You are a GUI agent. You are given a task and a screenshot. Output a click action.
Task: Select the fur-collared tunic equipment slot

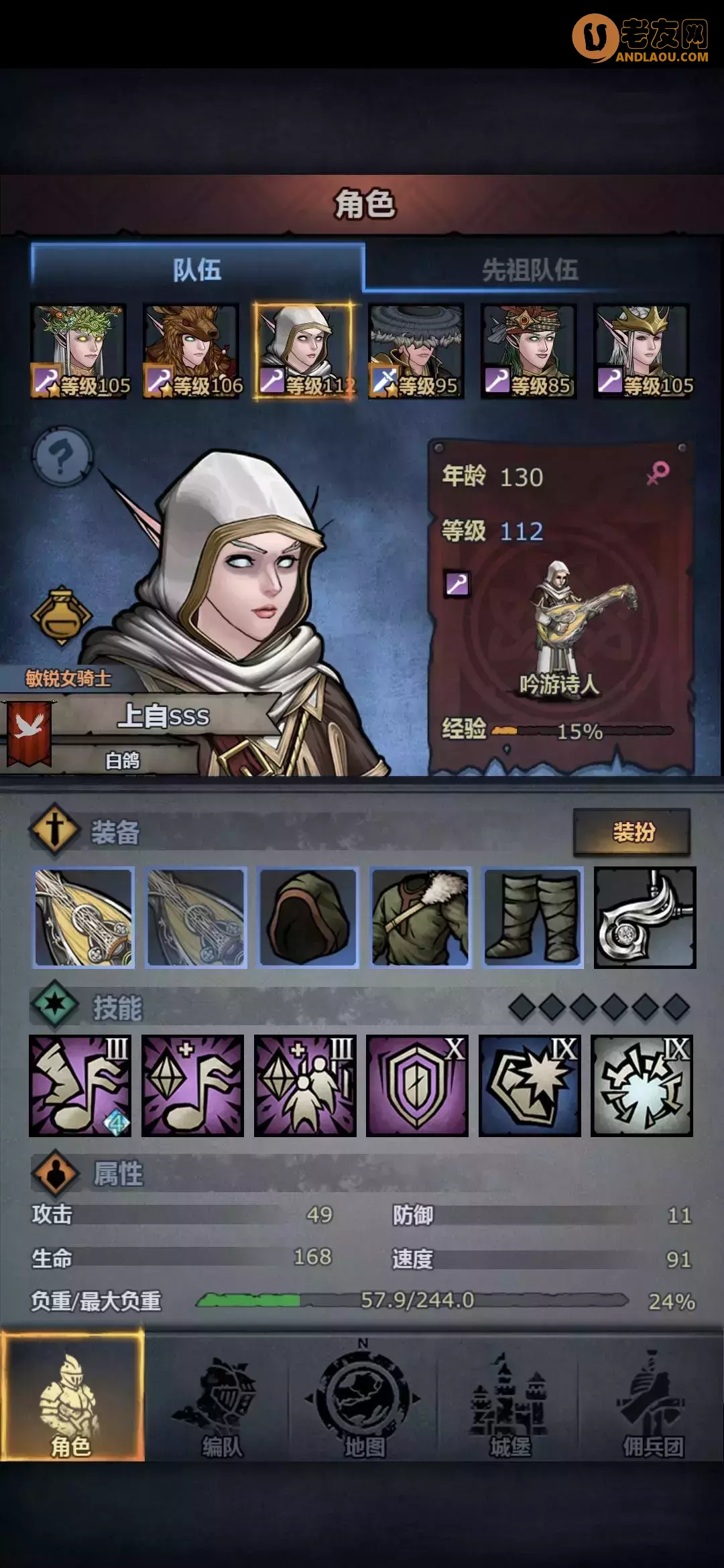[420, 917]
